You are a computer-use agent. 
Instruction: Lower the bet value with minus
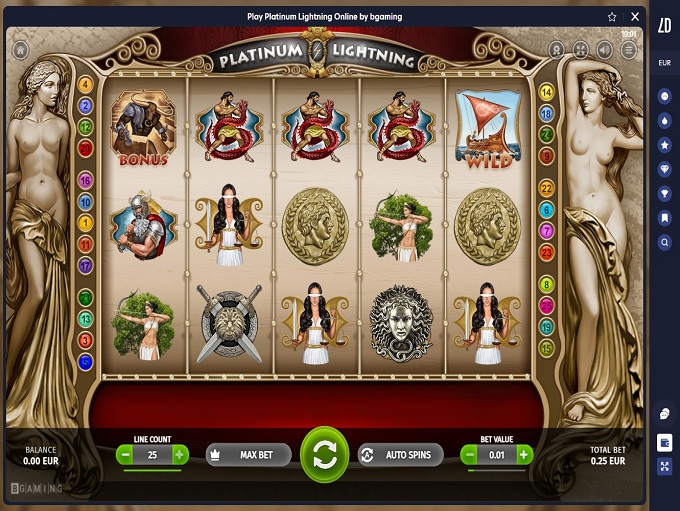469,455
